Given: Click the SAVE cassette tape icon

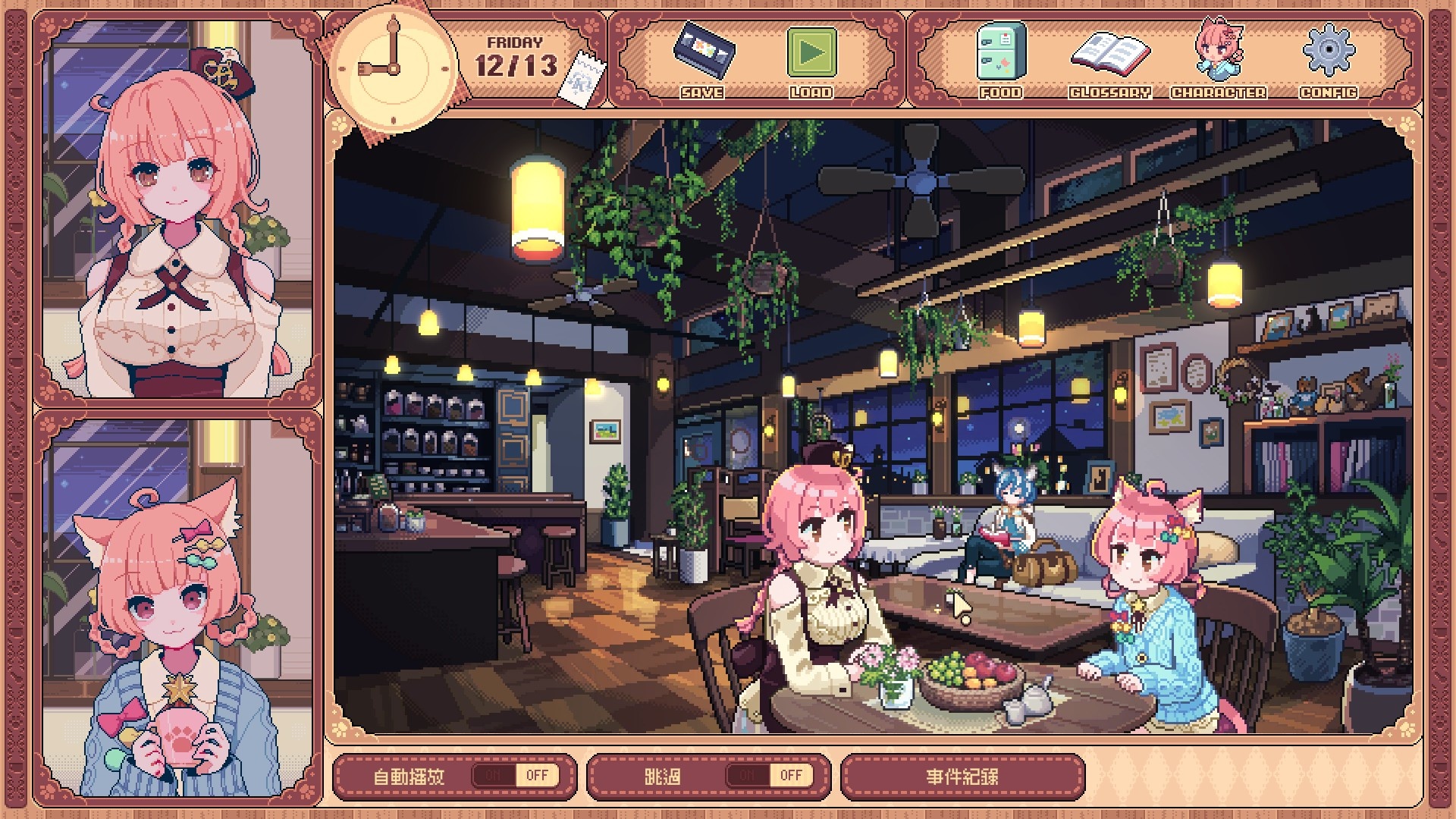Looking at the screenshot, I should coord(703,52).
